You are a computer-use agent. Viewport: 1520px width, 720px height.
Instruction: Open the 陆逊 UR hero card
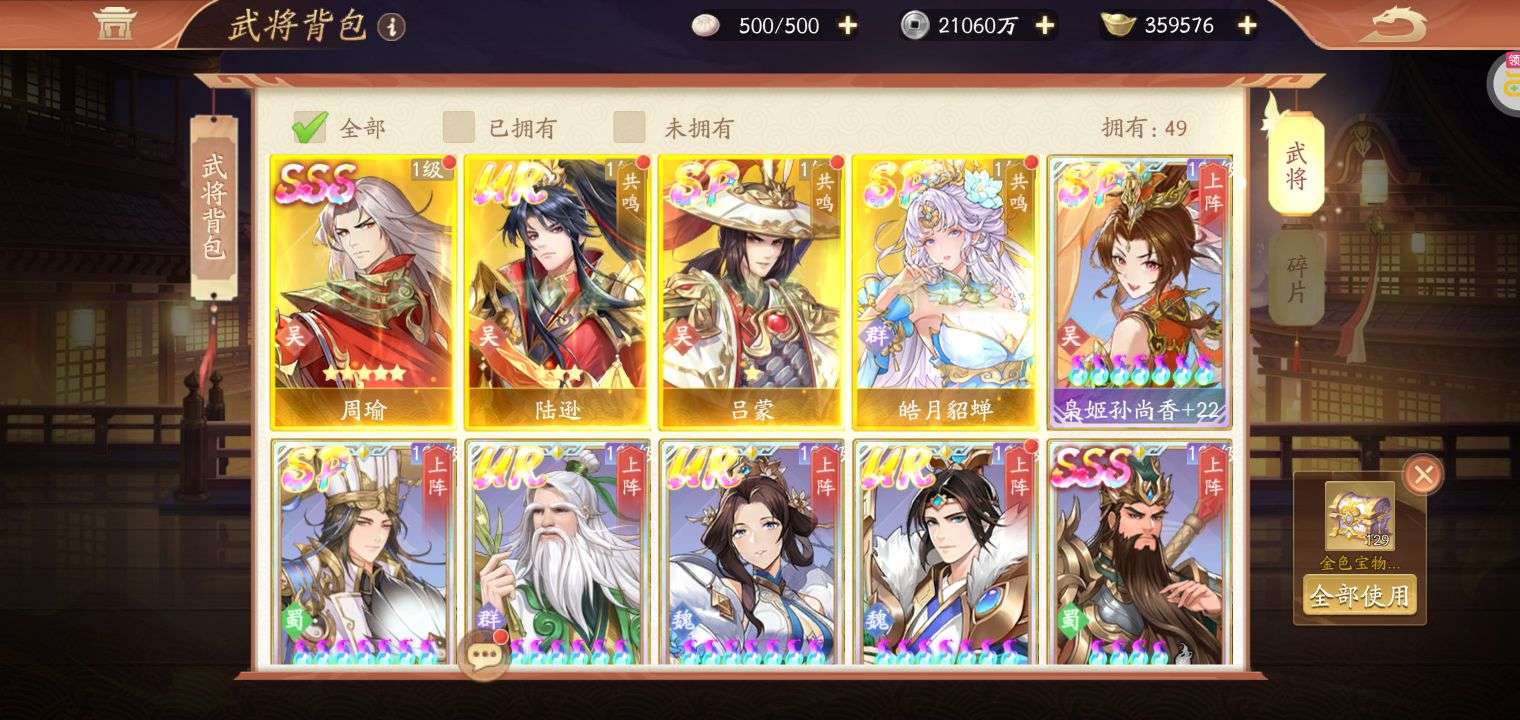click(557, 292)
